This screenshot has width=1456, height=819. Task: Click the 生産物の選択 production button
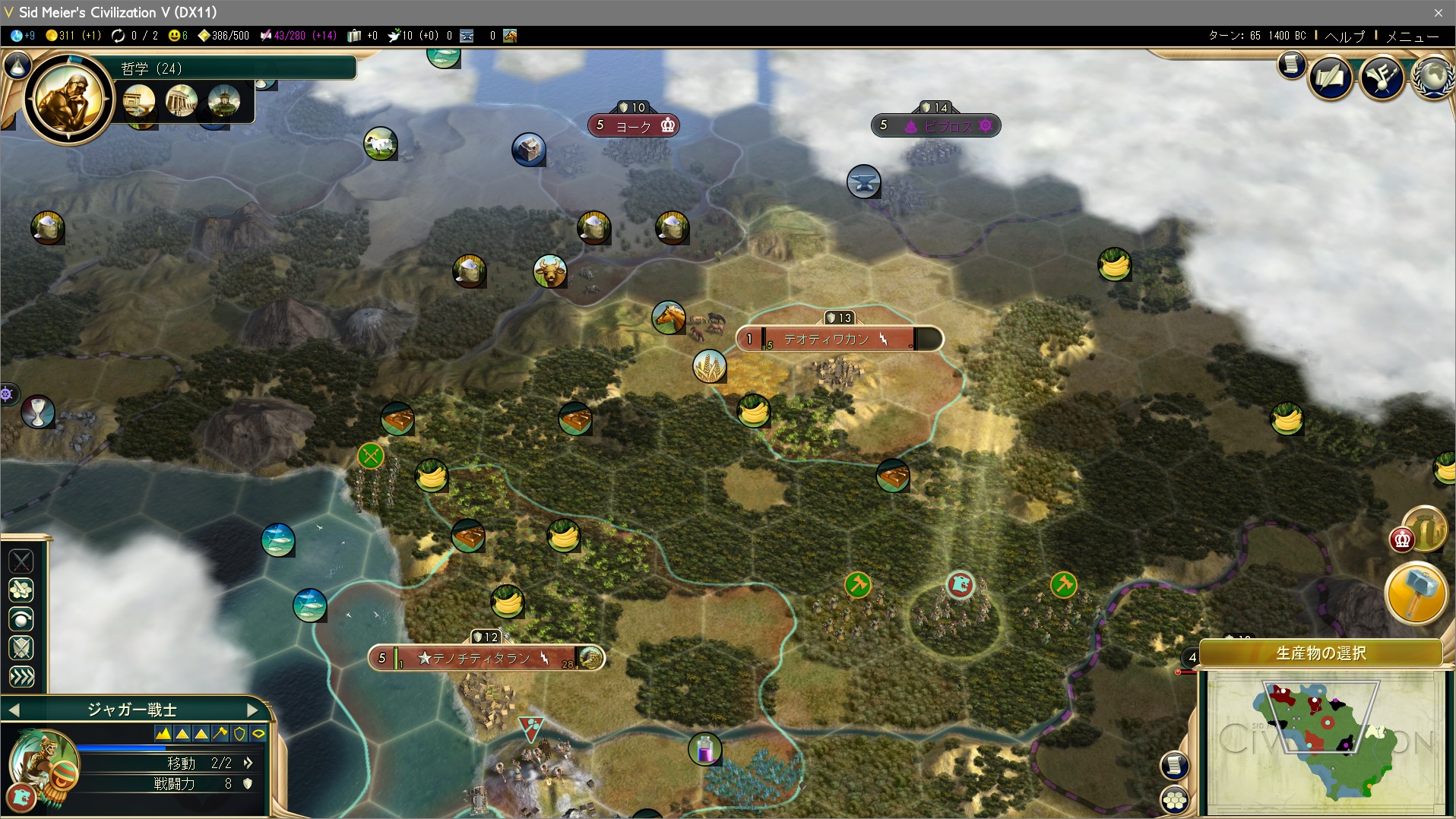click(1321, 653)
